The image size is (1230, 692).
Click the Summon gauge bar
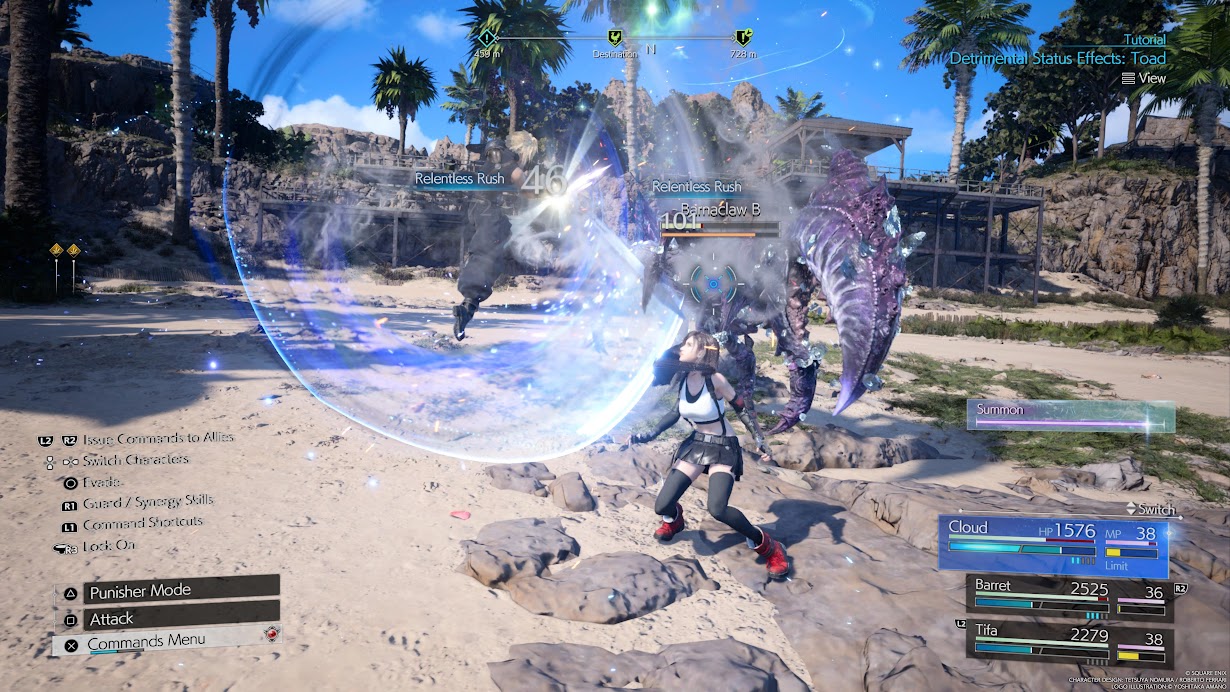1071,416
